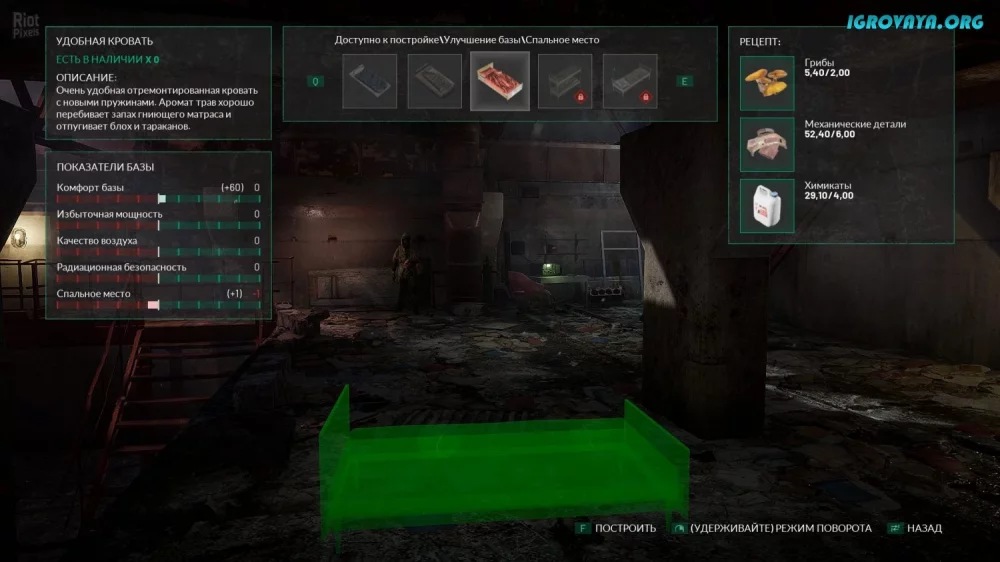
Task: Activate the Режим поворота rotation mode label
Action: 780,528
